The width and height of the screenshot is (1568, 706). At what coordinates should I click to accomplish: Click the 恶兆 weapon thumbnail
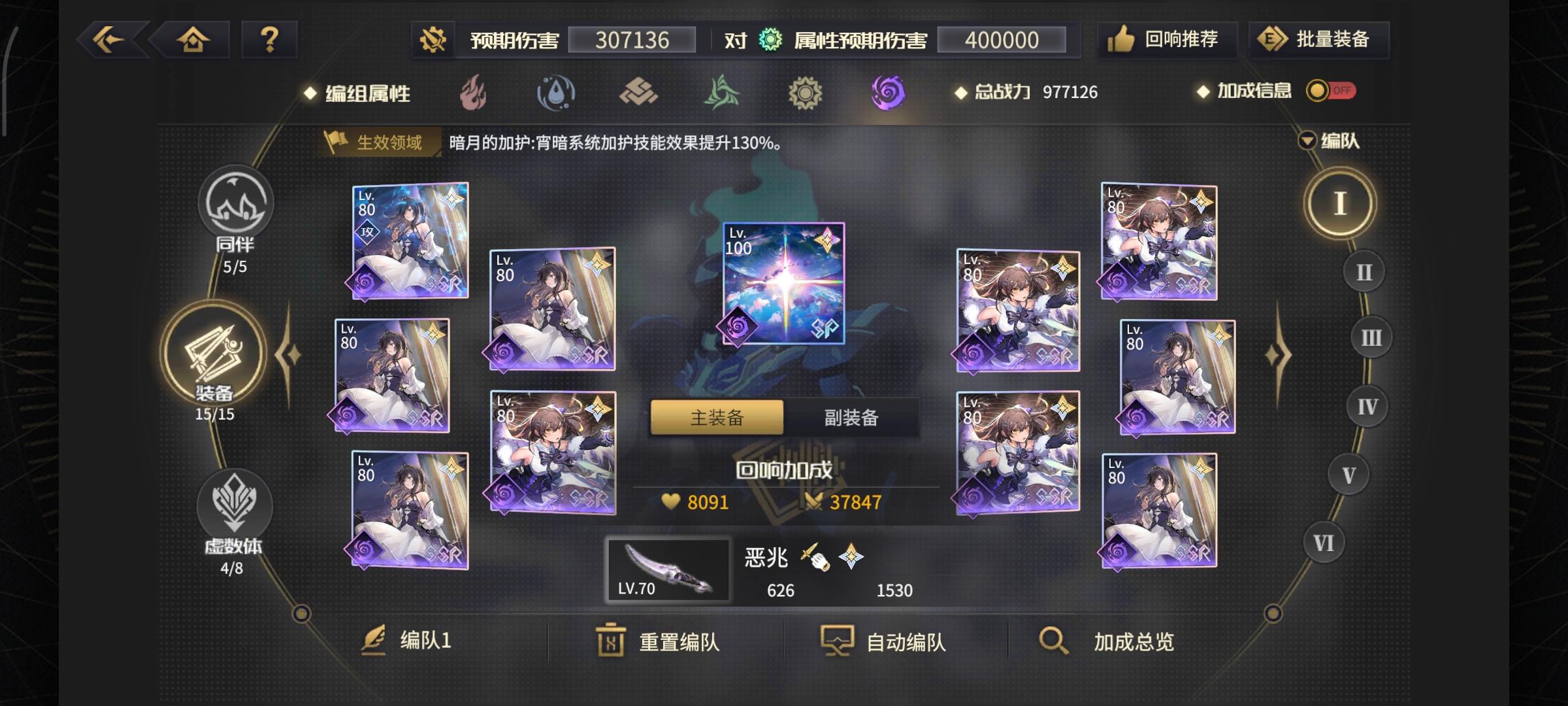(670, 569)
